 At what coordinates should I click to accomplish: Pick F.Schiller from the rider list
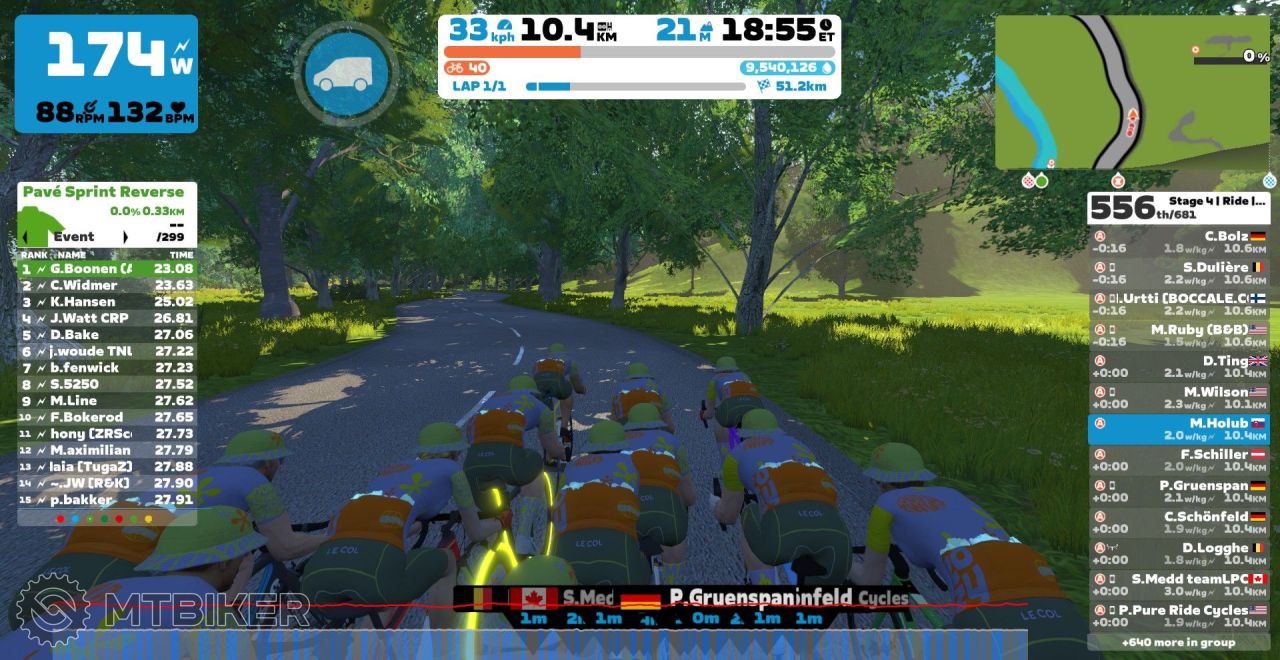(1178, 460)
